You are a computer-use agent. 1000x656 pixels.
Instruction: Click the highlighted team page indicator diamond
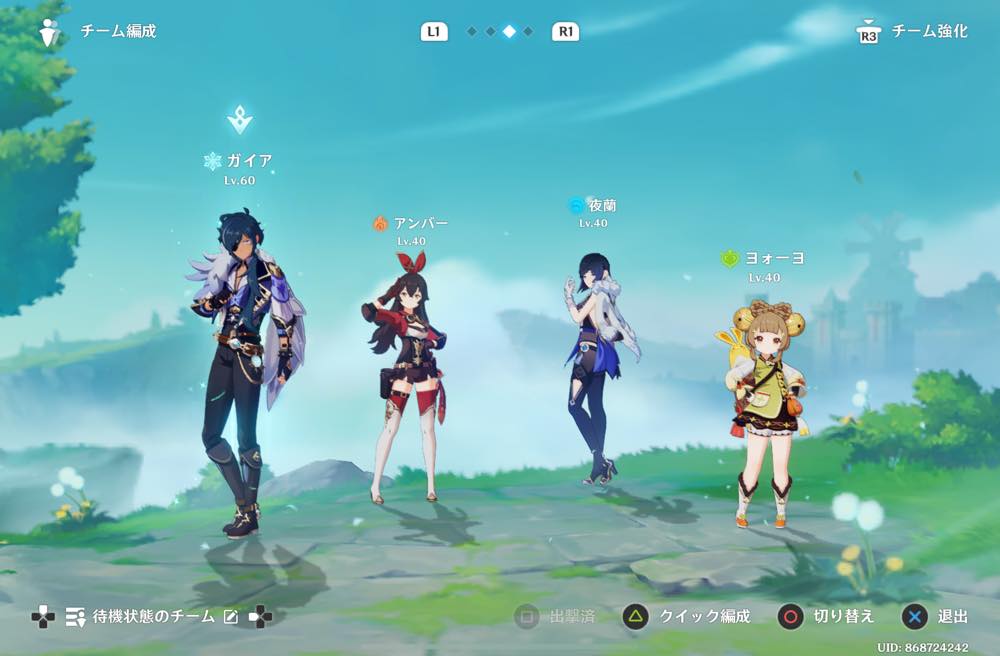coord(509,32)
